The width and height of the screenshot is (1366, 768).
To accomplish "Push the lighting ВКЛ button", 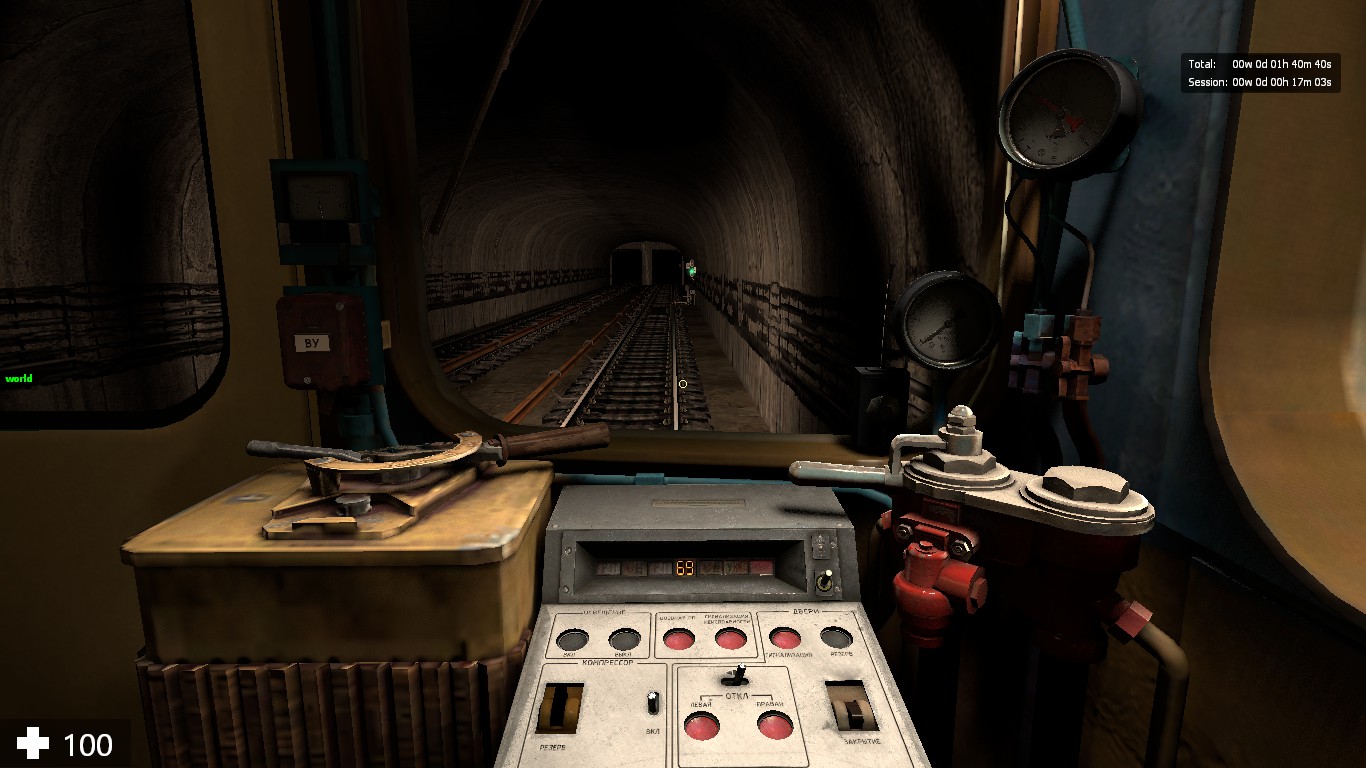I will (571, 640).
